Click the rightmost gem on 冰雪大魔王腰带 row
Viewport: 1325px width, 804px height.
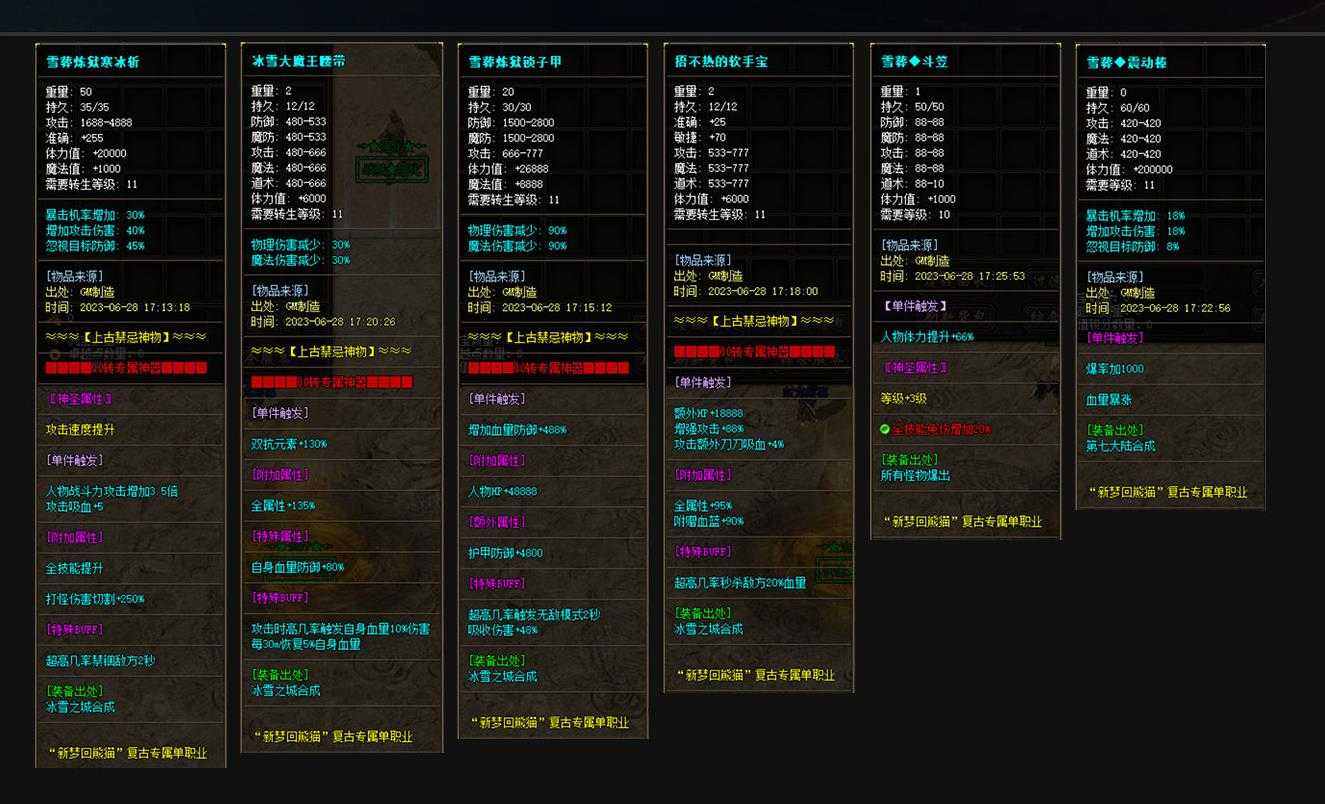pos(405,380)
